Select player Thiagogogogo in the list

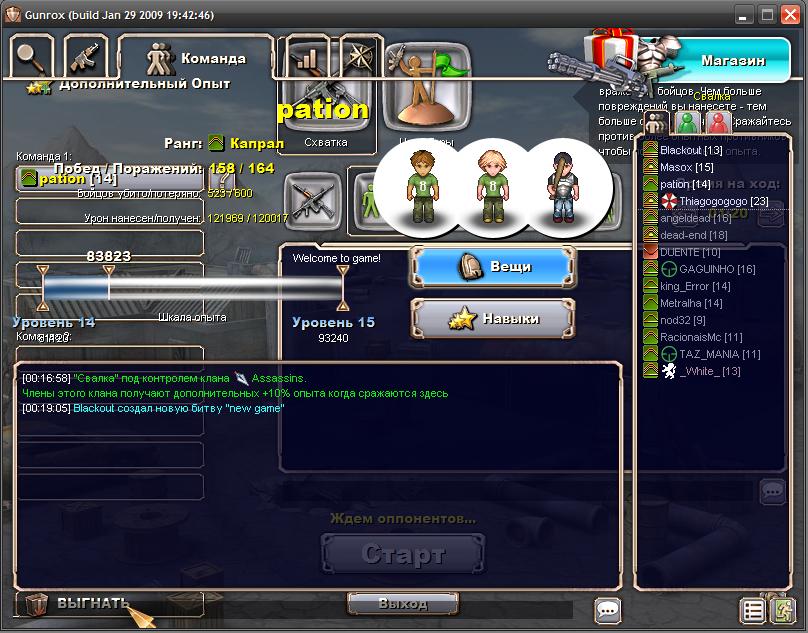[708, 201]
